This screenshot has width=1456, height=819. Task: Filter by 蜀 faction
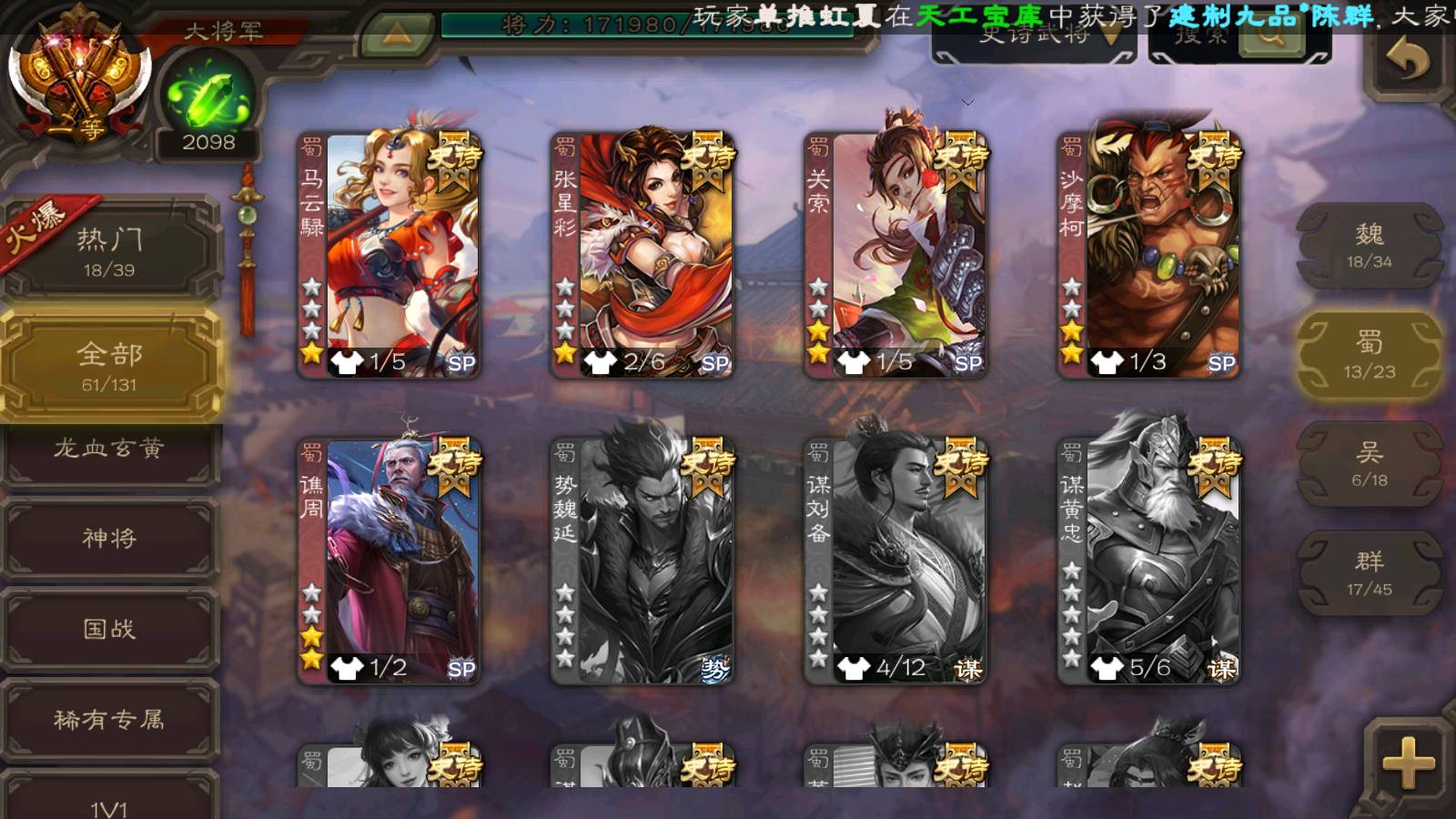pos(1369,355)
